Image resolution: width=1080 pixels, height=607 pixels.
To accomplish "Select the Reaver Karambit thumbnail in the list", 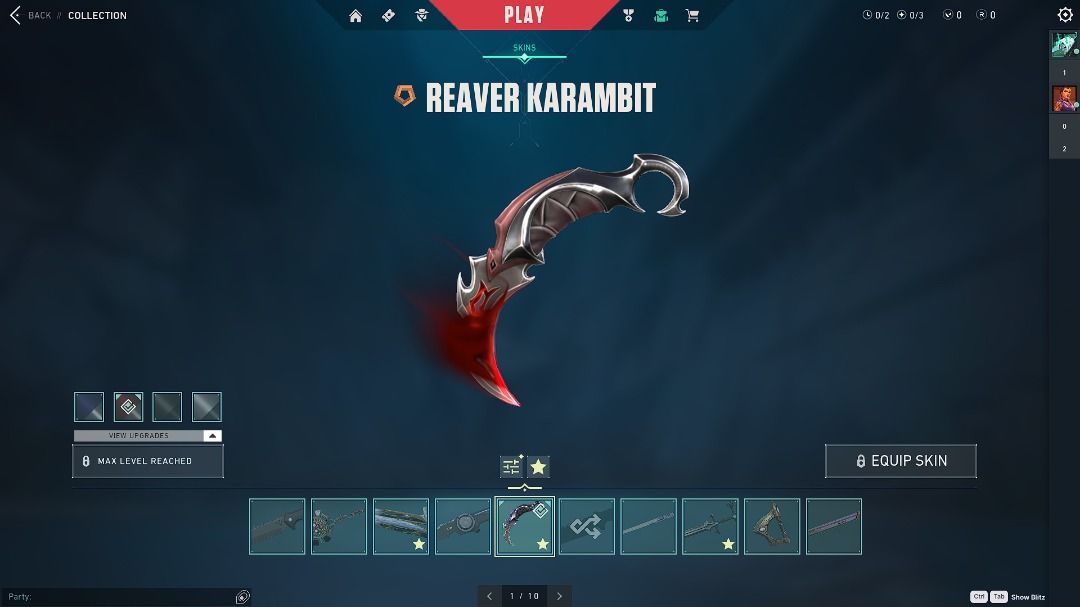I will 525,526.
